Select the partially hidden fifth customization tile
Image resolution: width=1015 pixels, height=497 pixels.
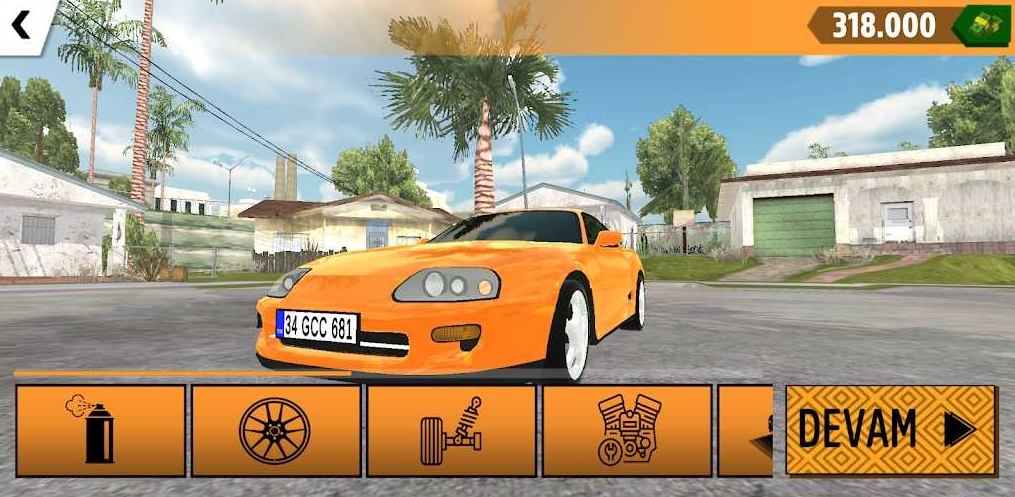pyautogui.click(x=746, y=430)
